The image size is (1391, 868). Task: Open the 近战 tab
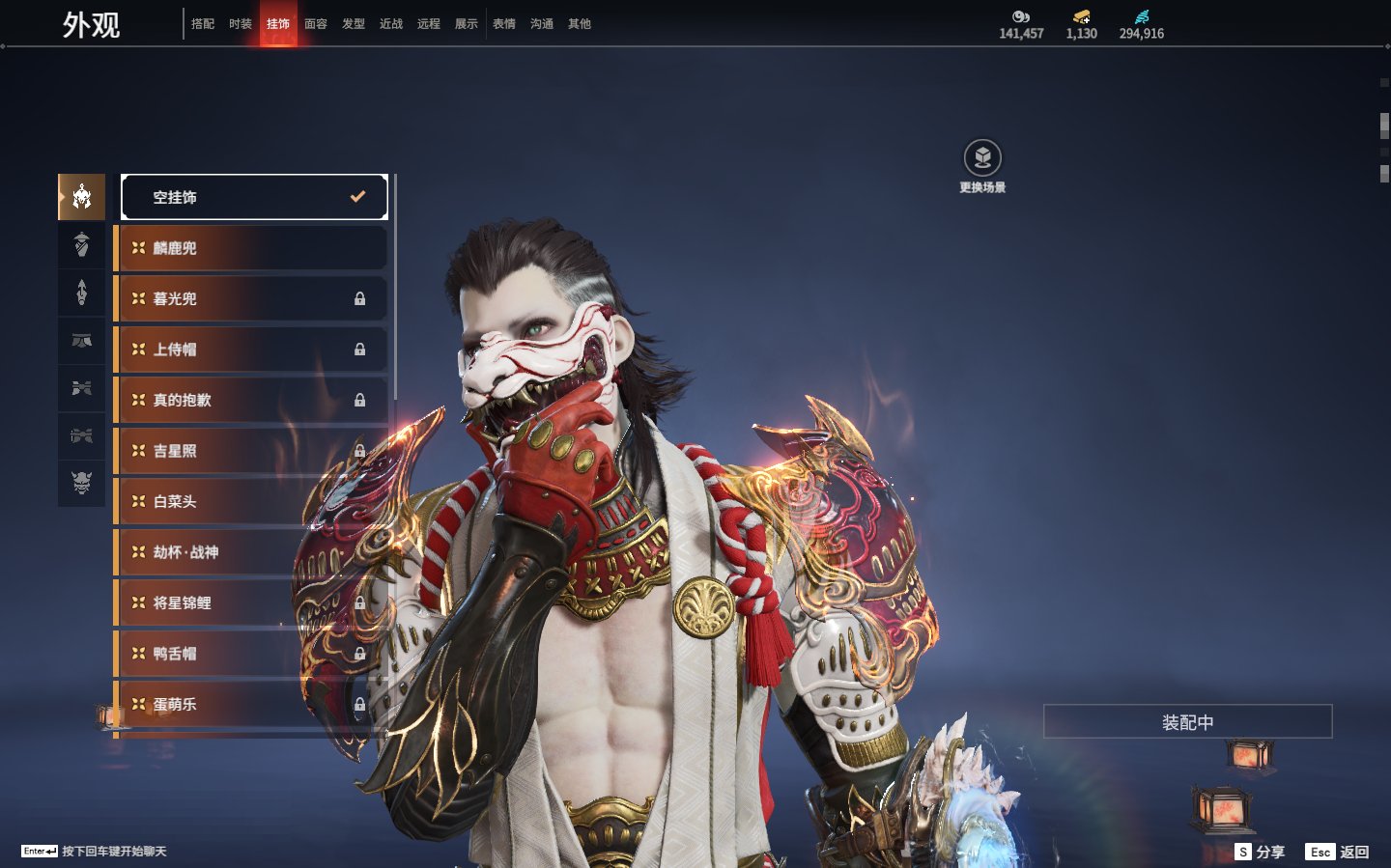(x=391, y=24)
